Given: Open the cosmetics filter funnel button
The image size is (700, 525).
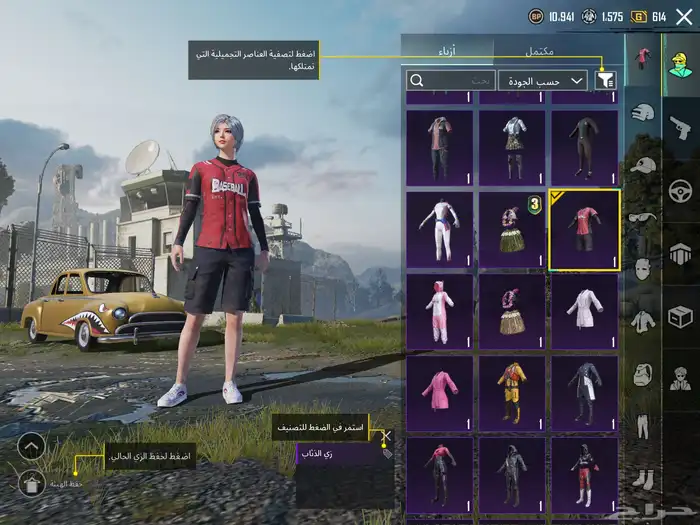Looking at the screenshot, I should (605, 80).
